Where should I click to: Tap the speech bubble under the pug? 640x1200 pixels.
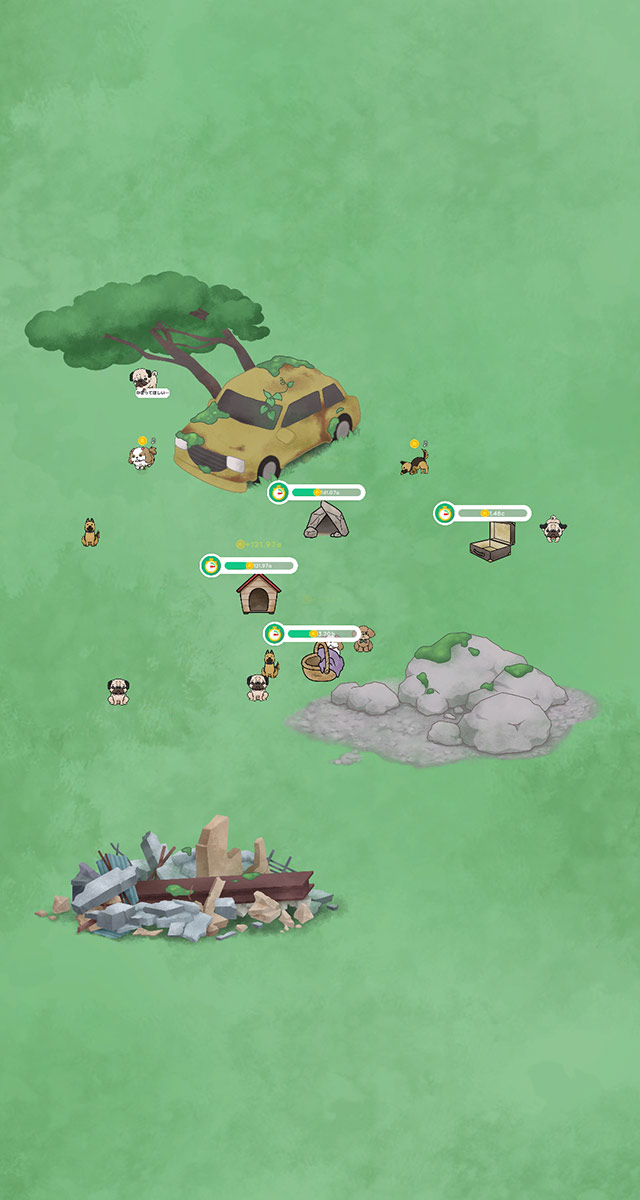[152, 393]
